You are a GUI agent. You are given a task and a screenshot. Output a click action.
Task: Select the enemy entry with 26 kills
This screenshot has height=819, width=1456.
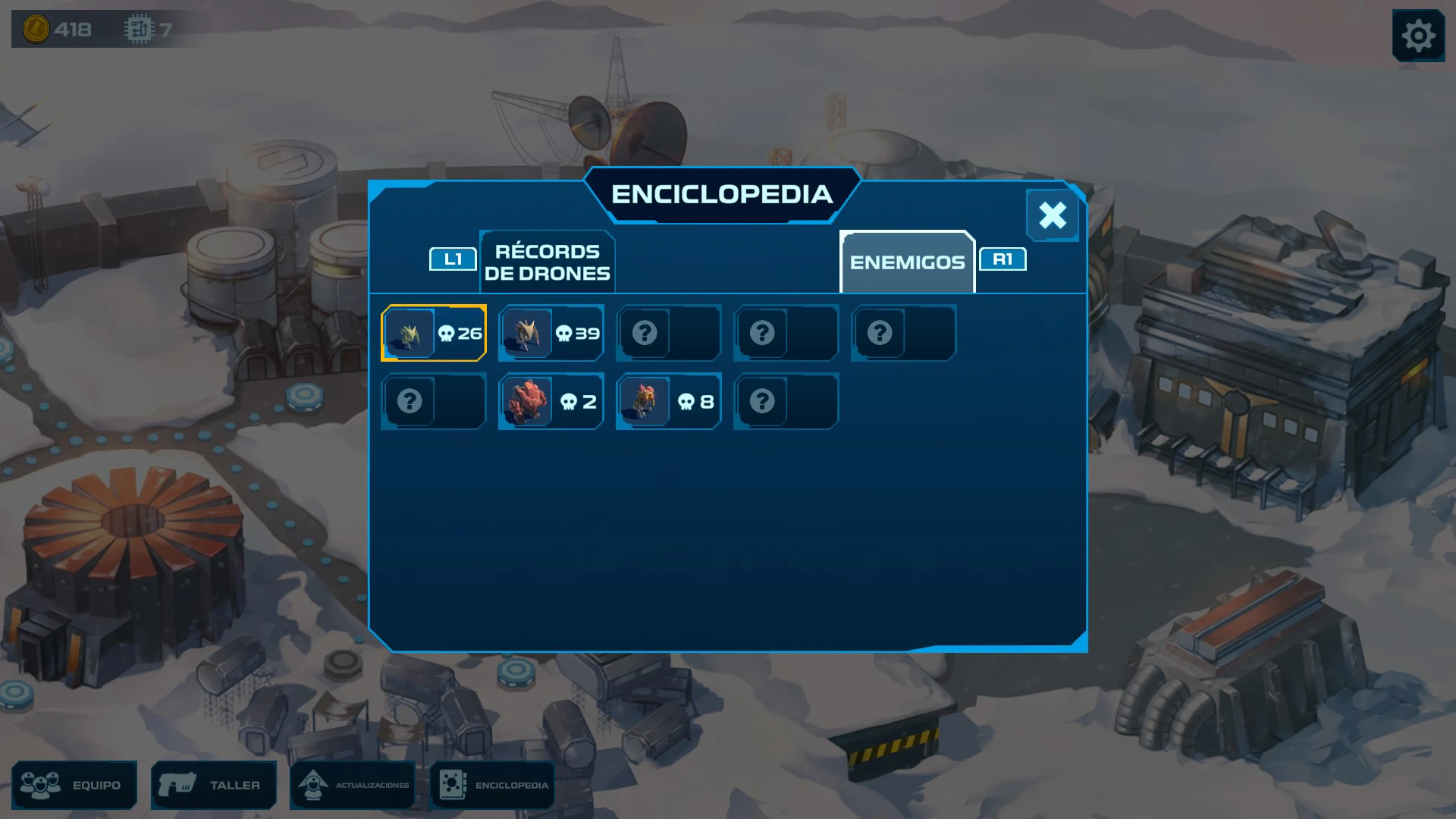434,333
